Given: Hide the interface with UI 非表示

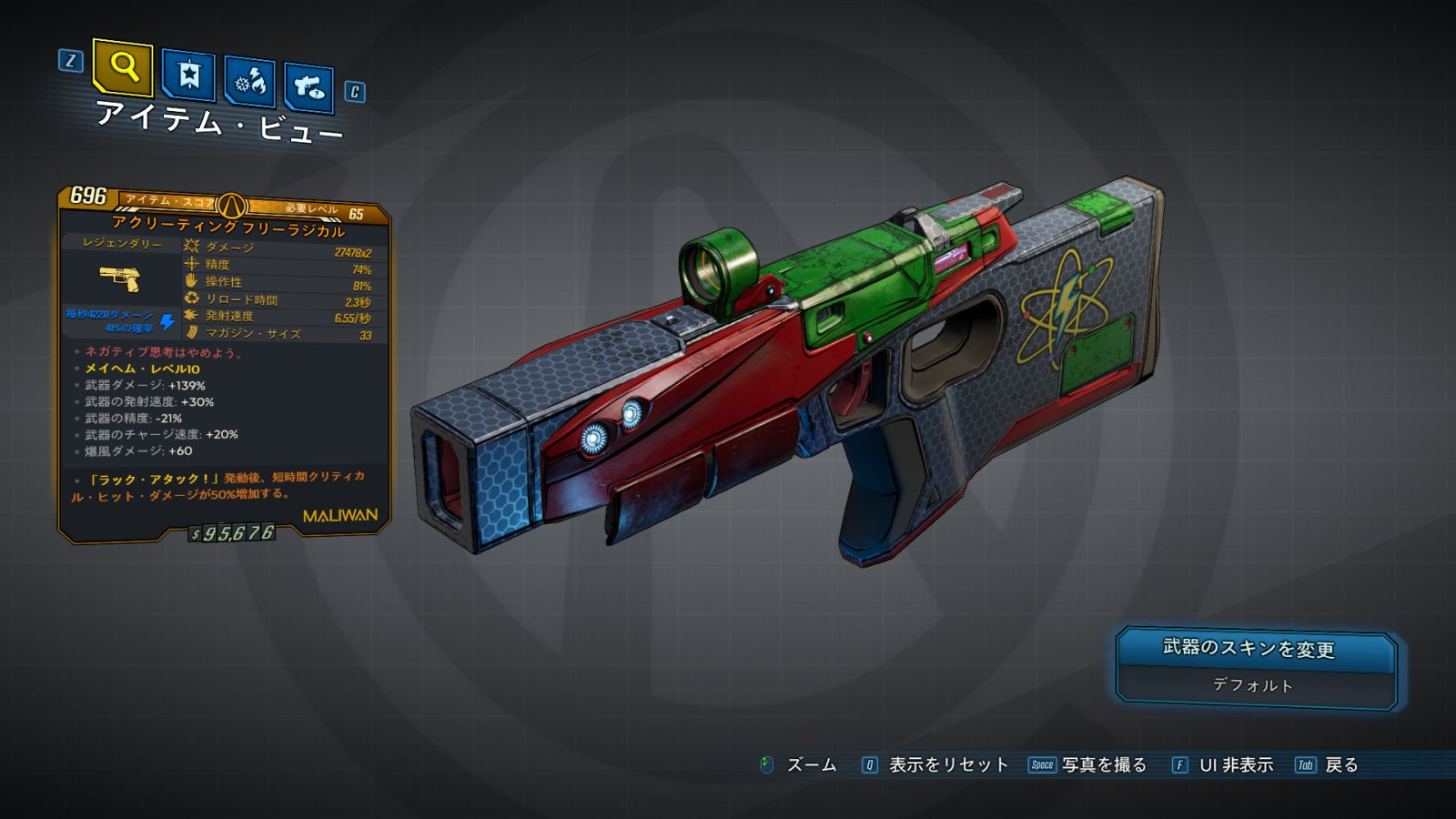Looking at the screenshot, I should point(1235,765).
